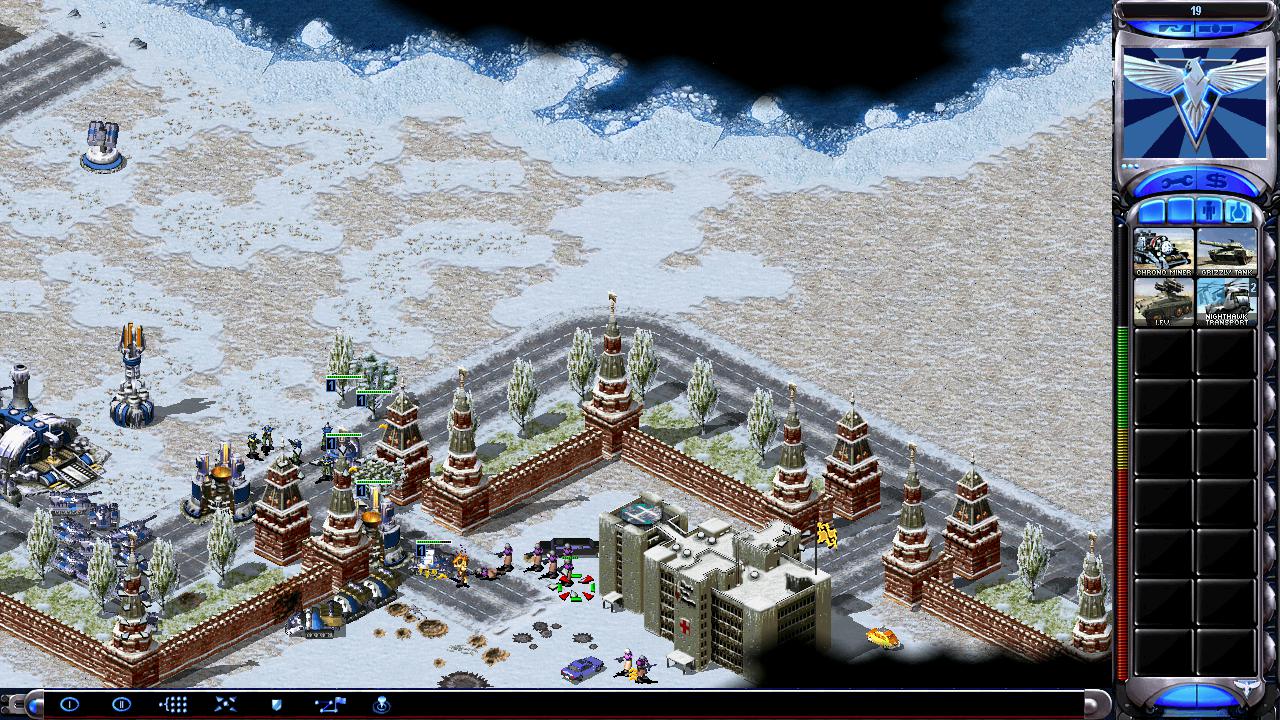
Task: Place a beacon using the pin icon
Action: pyautogui.click(x=381, y=704)
